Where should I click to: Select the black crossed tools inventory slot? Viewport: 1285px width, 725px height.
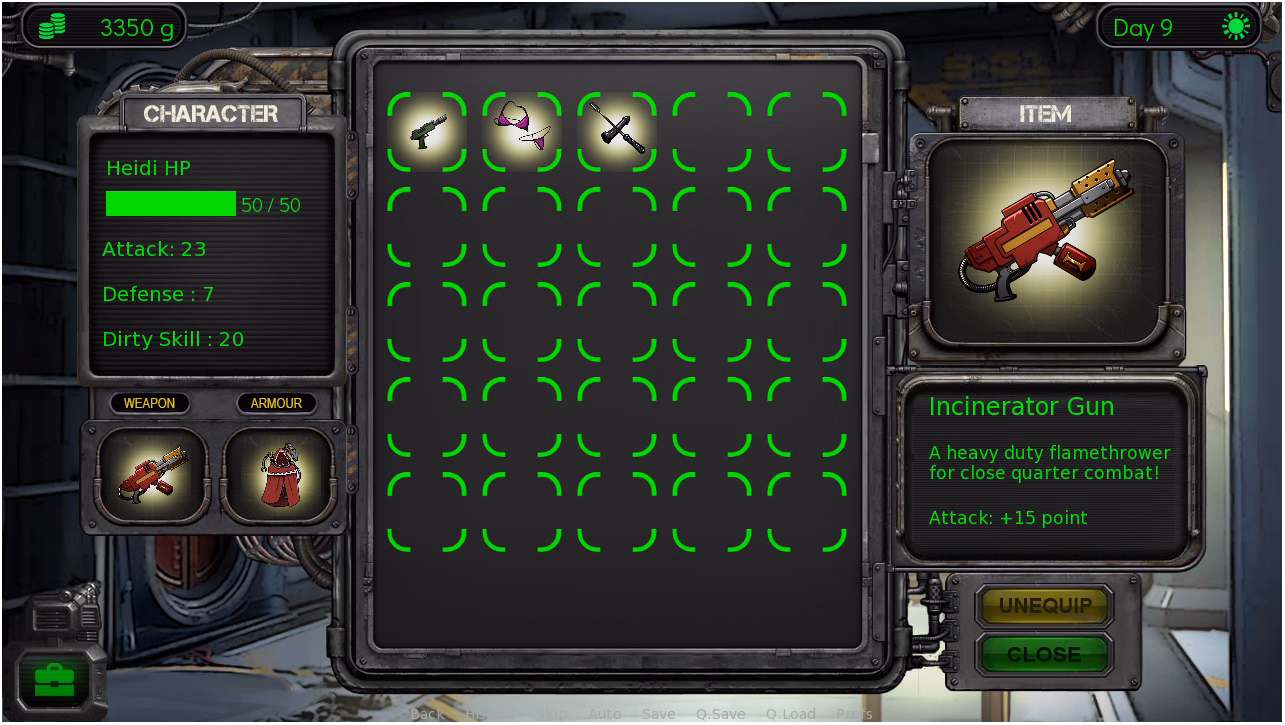(x=617, y=131)
